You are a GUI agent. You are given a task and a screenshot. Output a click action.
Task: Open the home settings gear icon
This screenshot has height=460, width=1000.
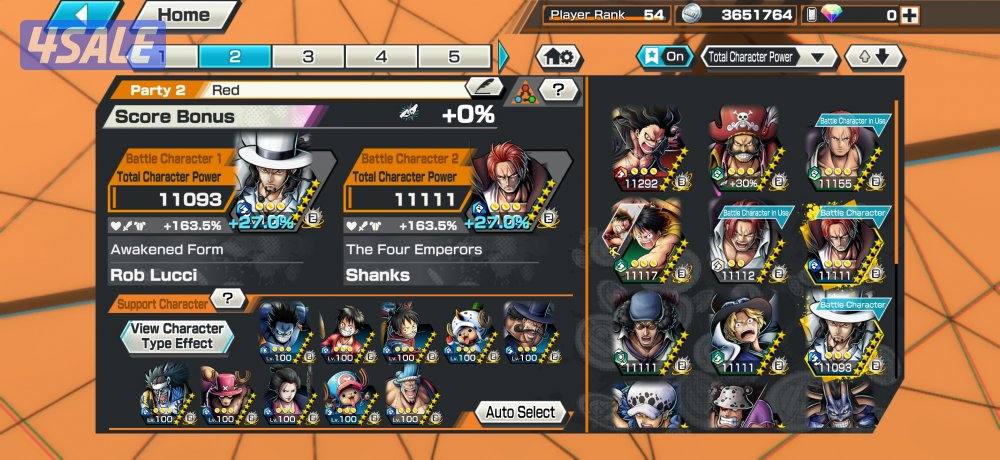click(x=559, y=57)
